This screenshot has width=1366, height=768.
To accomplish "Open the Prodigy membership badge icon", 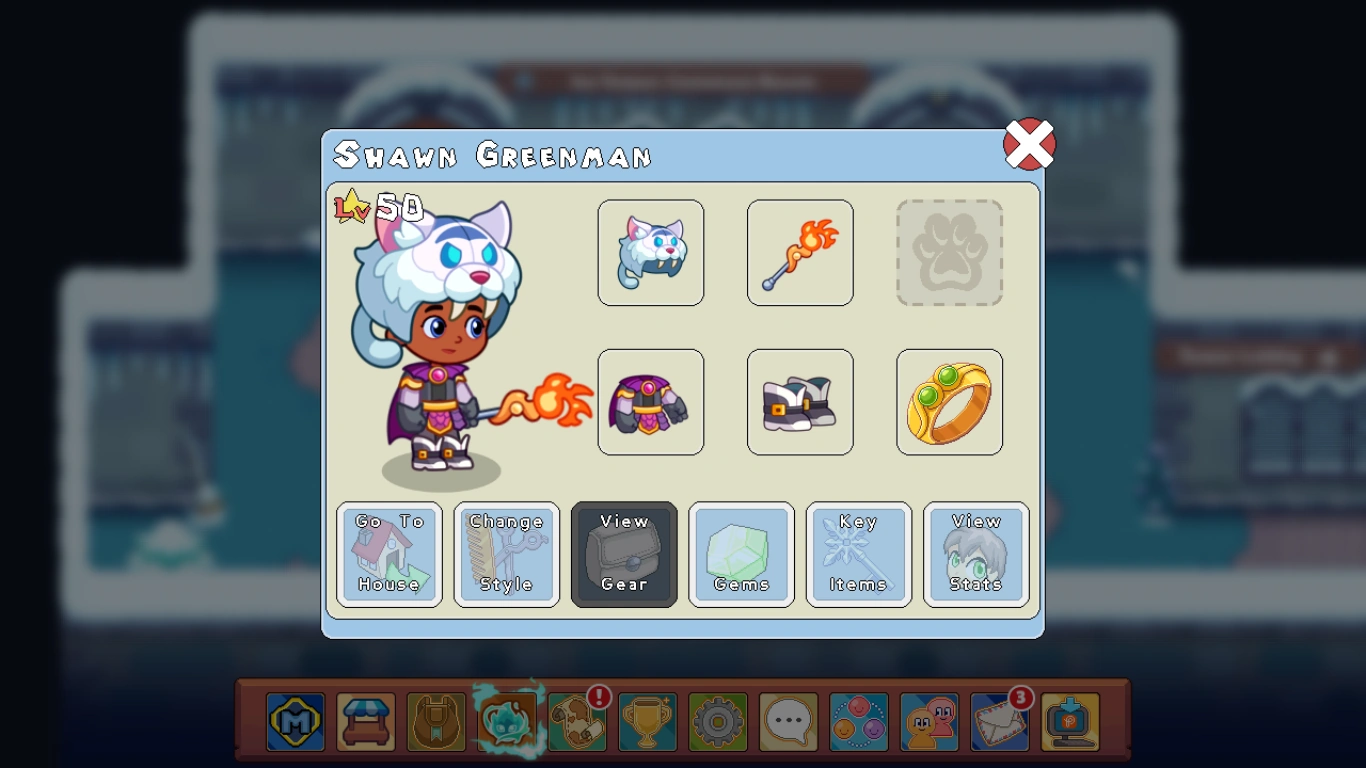I will (x=295, y=721).
